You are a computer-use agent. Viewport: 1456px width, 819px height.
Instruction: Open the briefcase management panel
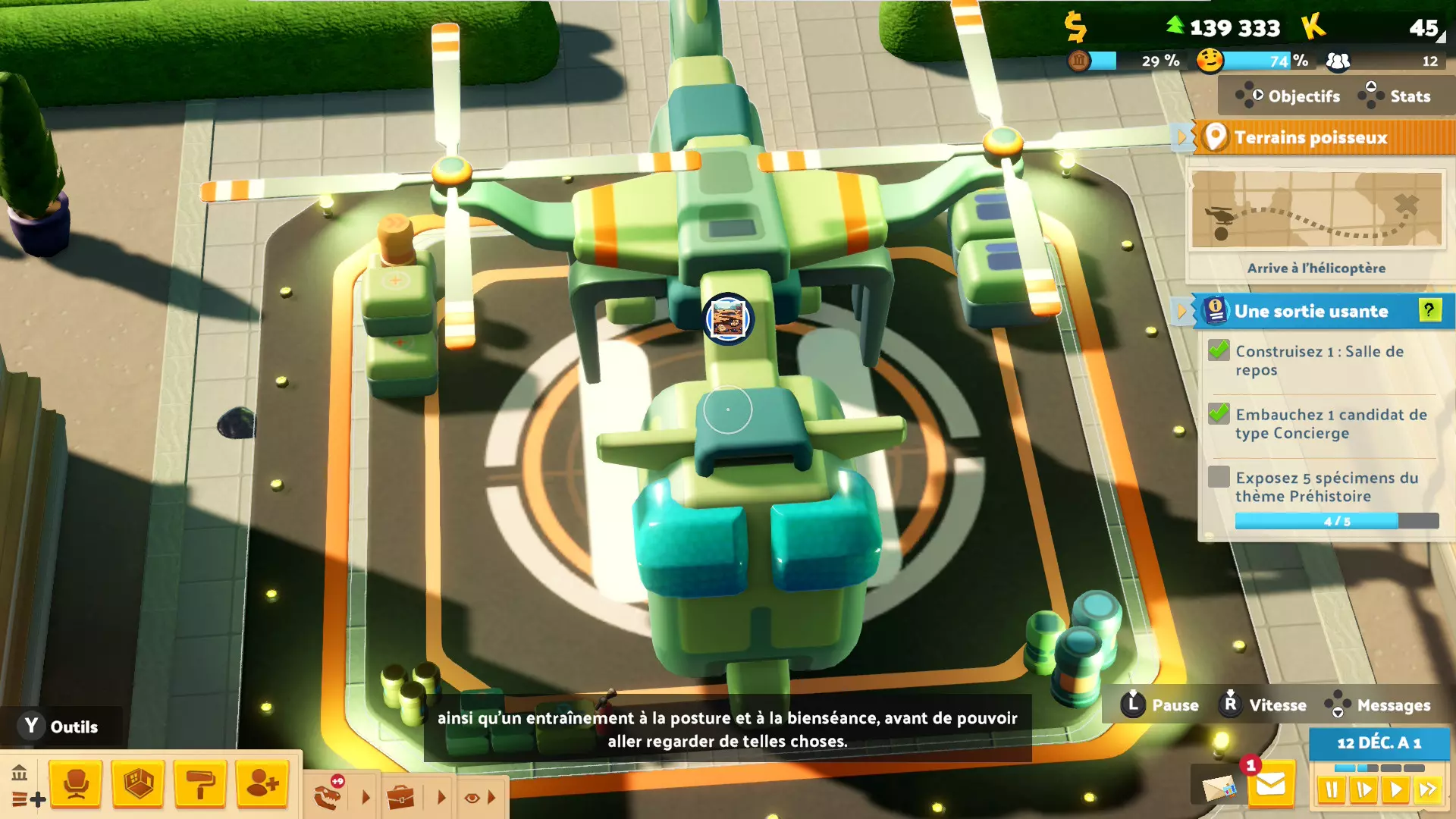pyautogui.click(x=400, y=797)
